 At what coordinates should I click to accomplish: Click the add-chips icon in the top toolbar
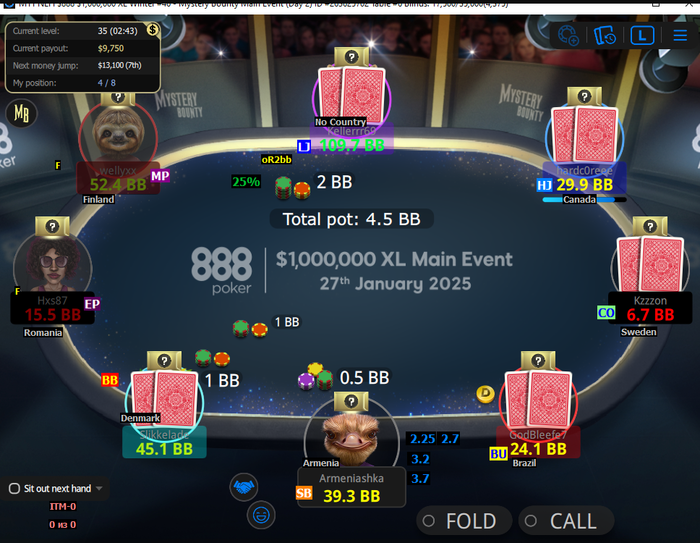(568, 35)
